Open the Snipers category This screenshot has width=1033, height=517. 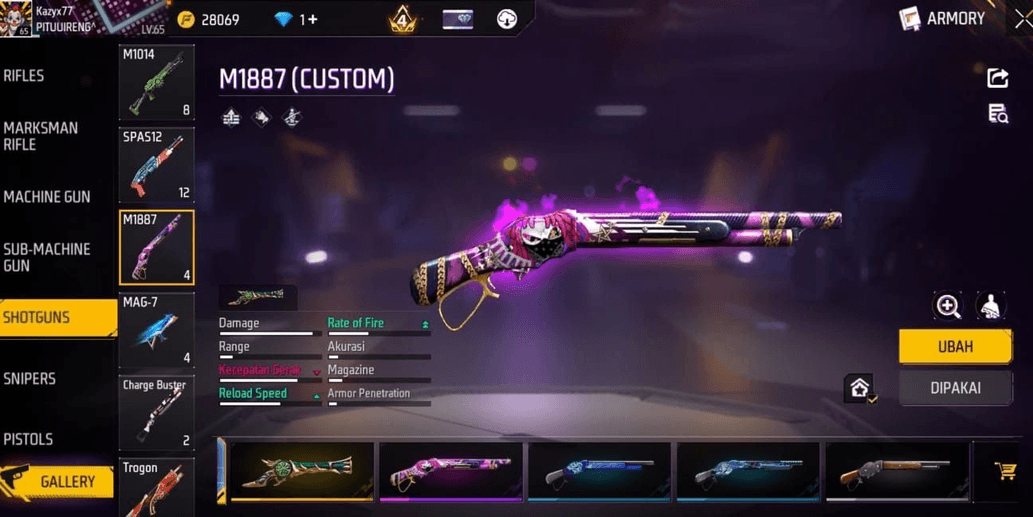(30, 379)
